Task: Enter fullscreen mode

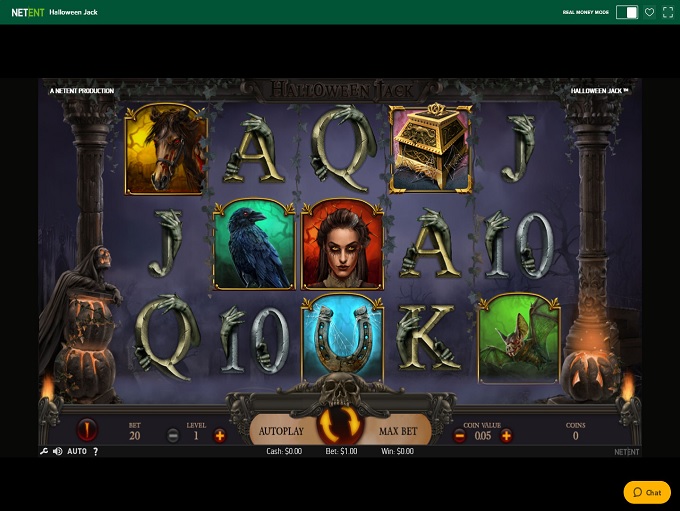Action: click(667, 12)
